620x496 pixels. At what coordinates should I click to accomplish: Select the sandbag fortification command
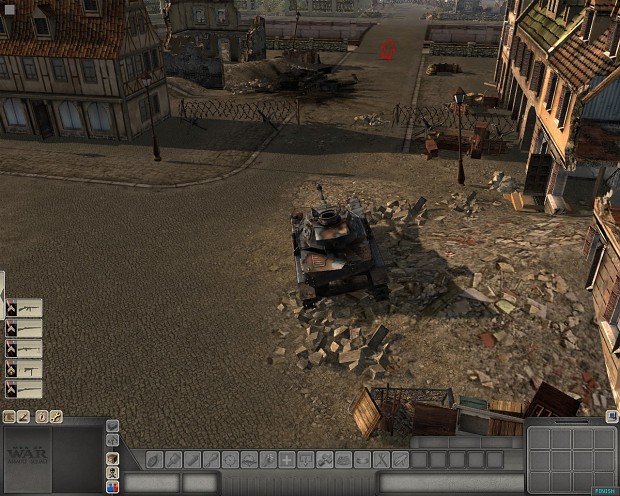(x=343, y=460)
